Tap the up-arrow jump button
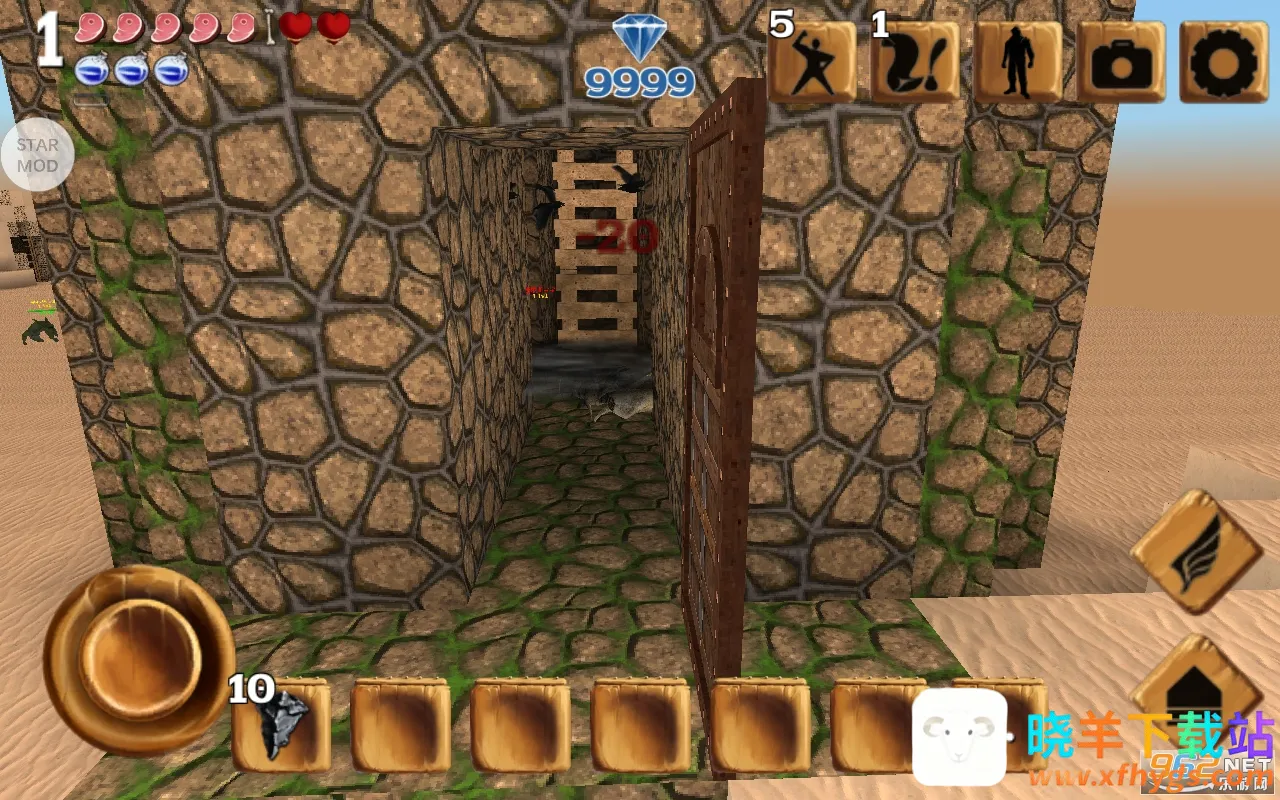Image resolution: width=1280 pixels, height=800 pixels. [x=1196, y=690]
